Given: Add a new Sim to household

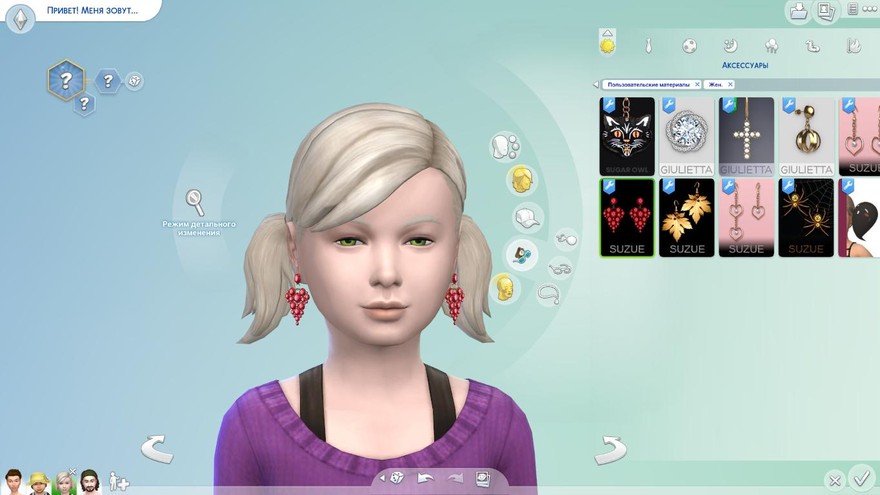Looking at the screenshot, I should (119, 481).
